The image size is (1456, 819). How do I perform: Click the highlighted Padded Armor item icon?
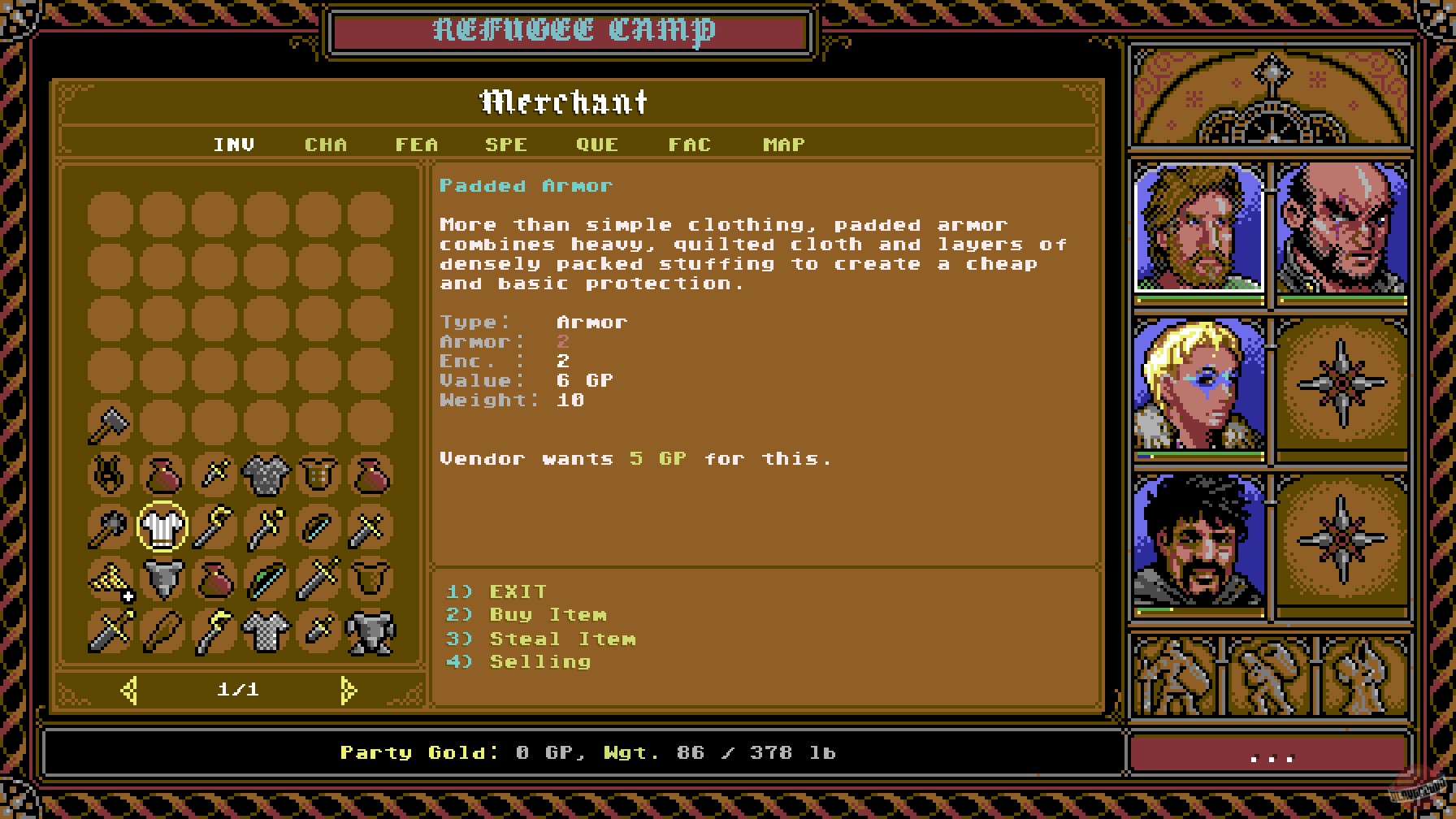coord(162,528)
